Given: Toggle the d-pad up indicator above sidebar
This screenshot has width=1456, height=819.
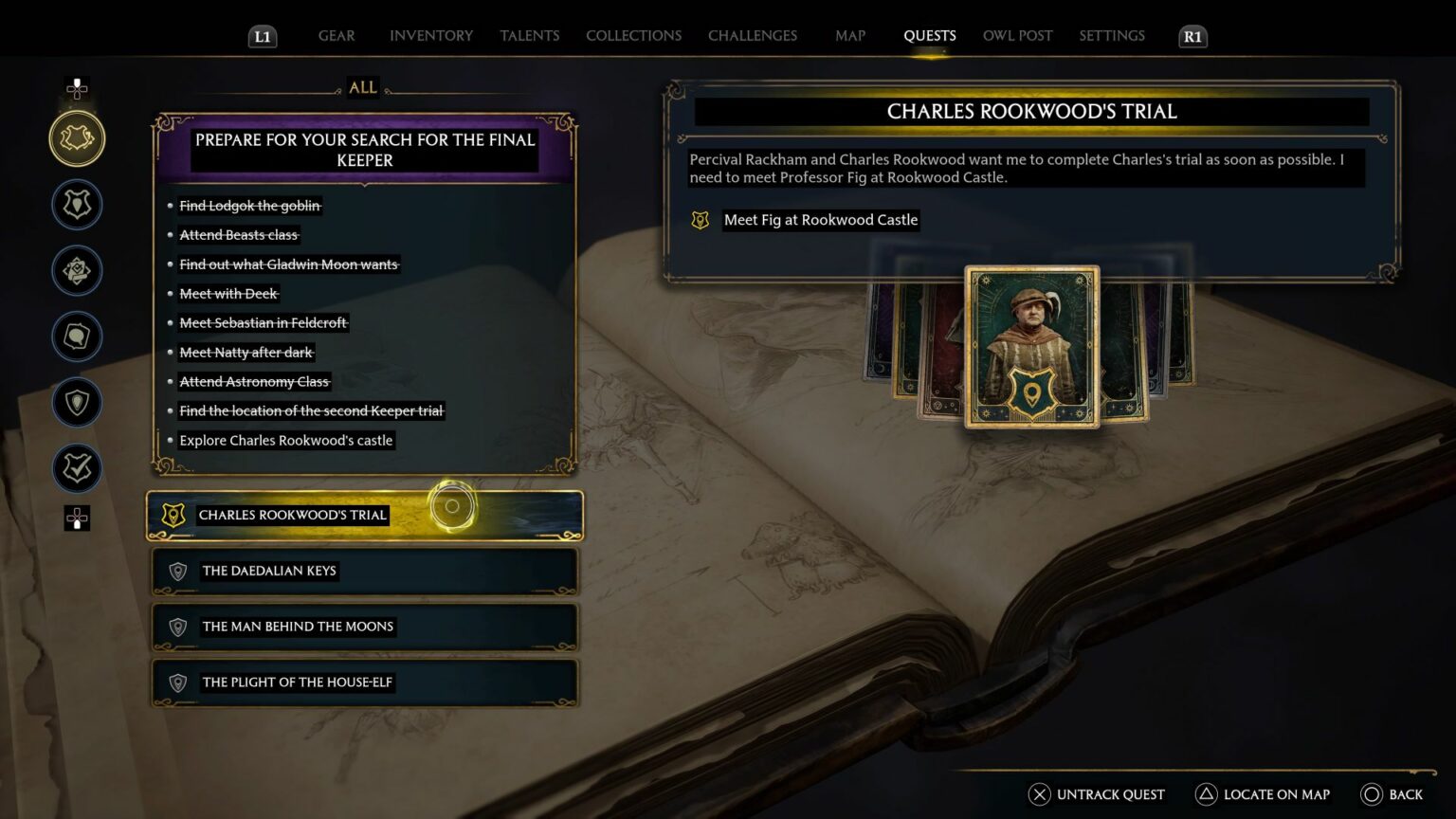Looking at the screenshot, I should pyautogui.click(x=77, y=89).
